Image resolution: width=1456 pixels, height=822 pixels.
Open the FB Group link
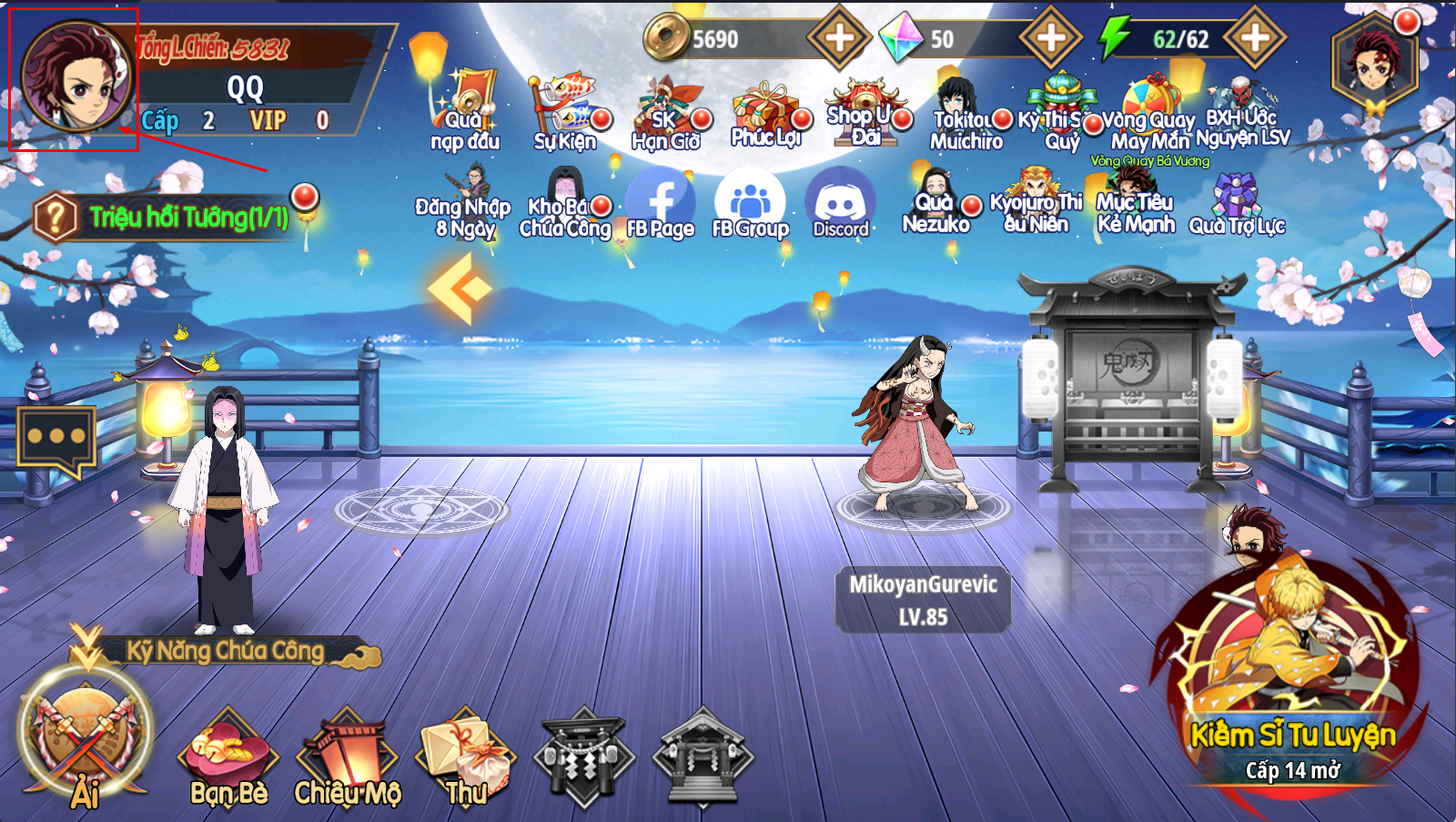coord(750,205)
